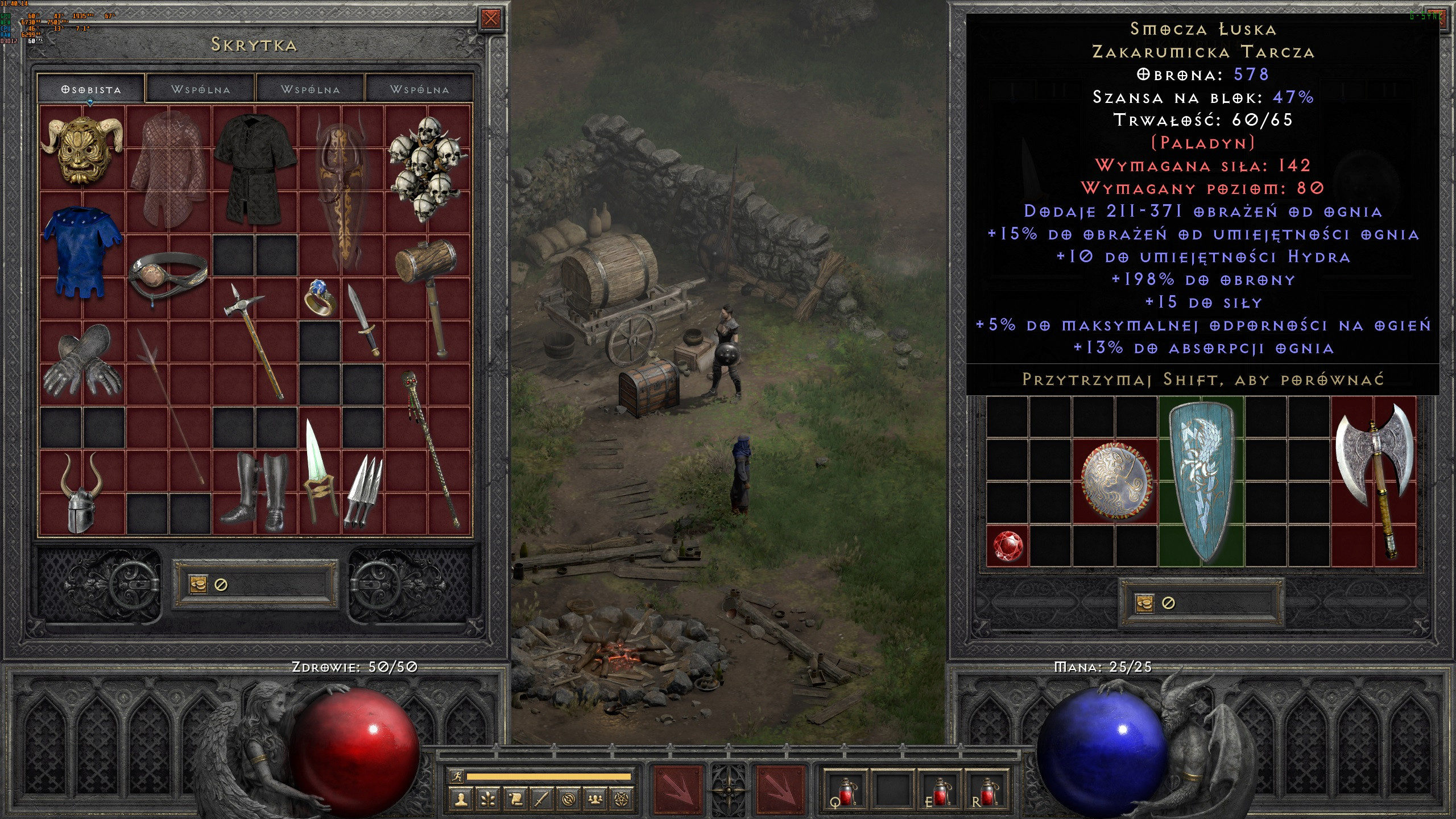Pick up the golden horned mask
This screenshot has width=1456, height=819.
[82, 150]
